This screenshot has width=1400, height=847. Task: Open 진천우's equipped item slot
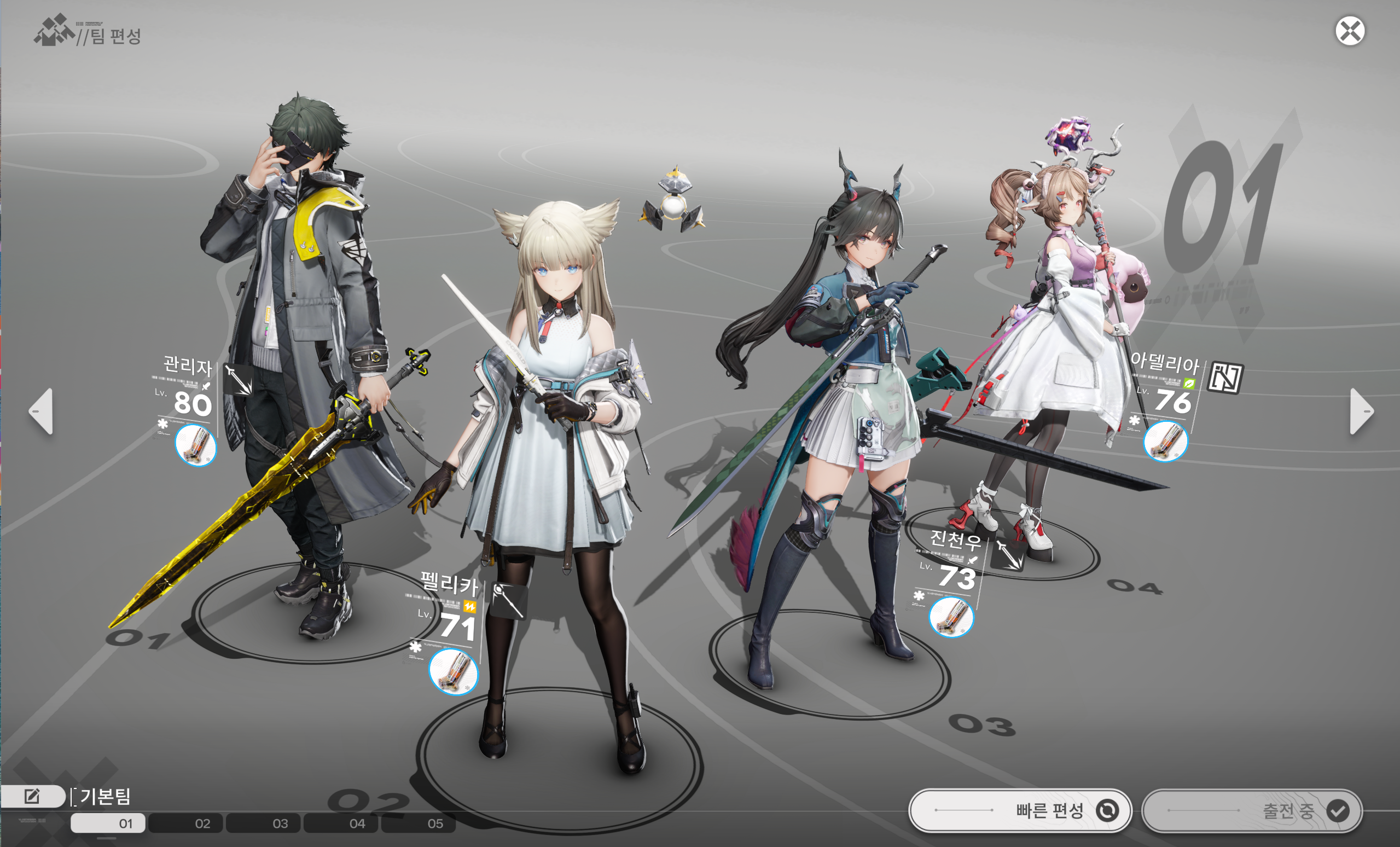pyautogui.click(x=951, y=617)
